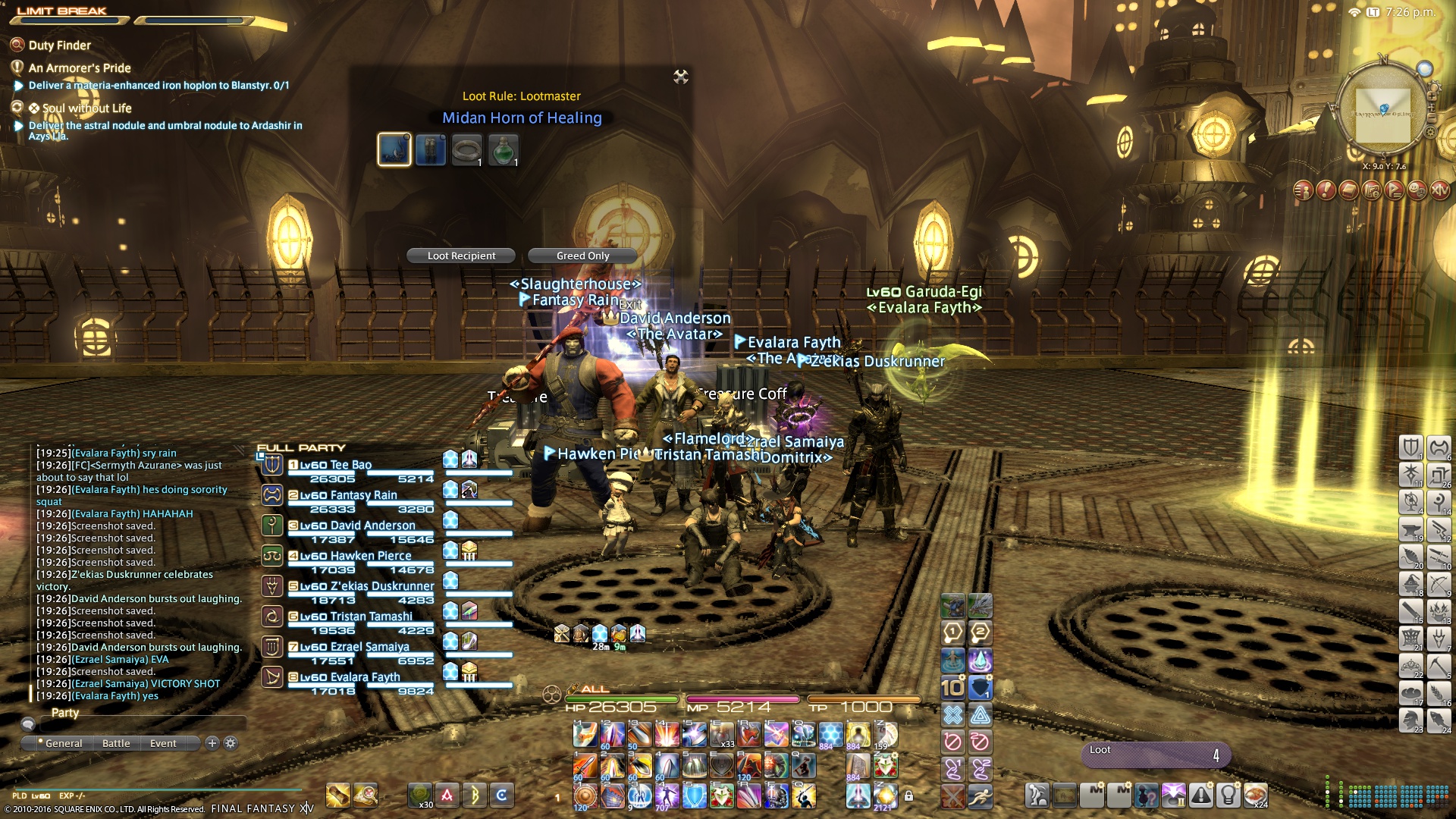The height and width of the screenshot is (819, 1456).
Task: Switch to the Event chat tab
Action: (163, 744)
